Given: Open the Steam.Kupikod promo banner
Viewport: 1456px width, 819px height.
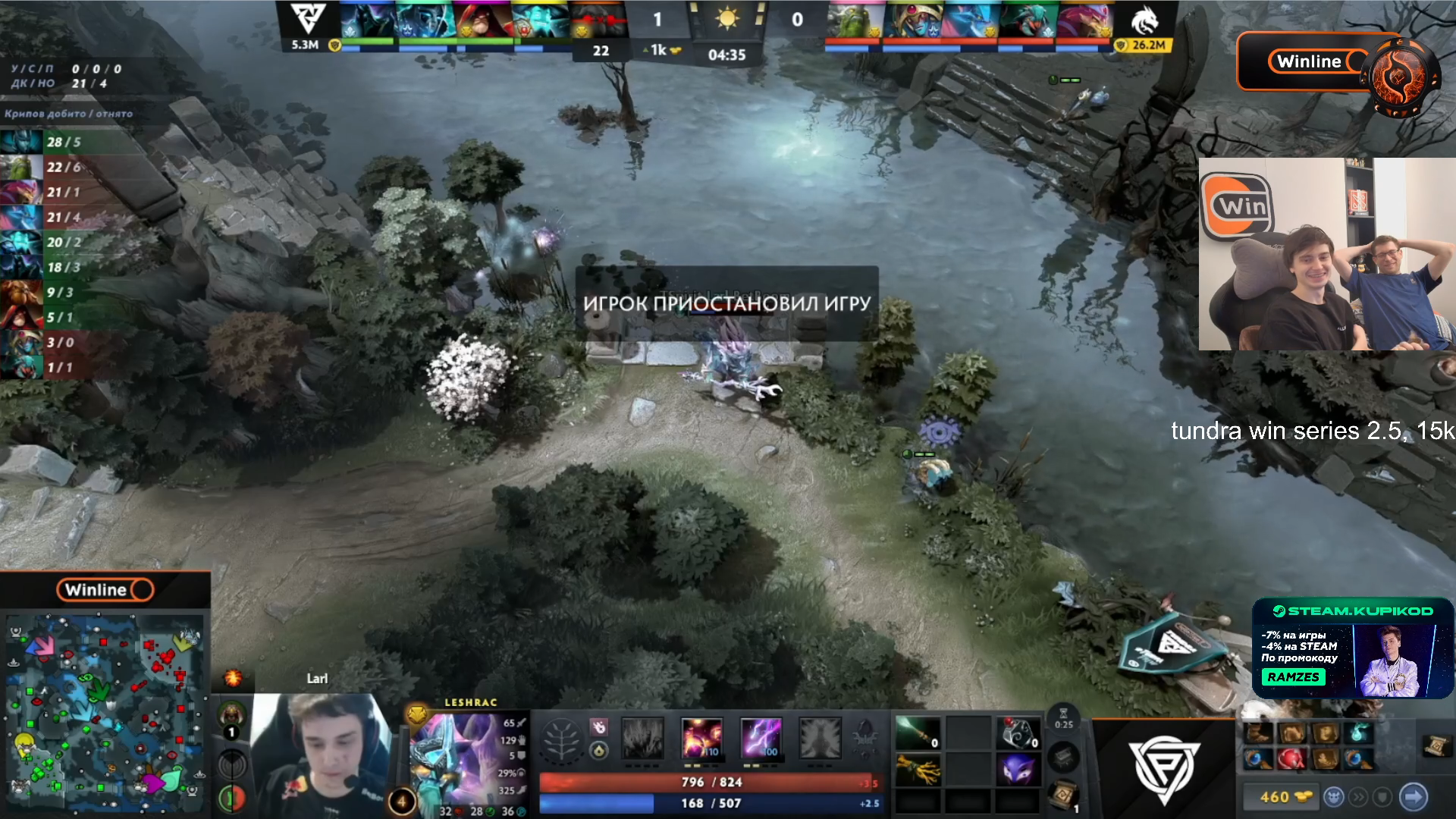Looking at the screenshot, I should (x=1352, y=648).
